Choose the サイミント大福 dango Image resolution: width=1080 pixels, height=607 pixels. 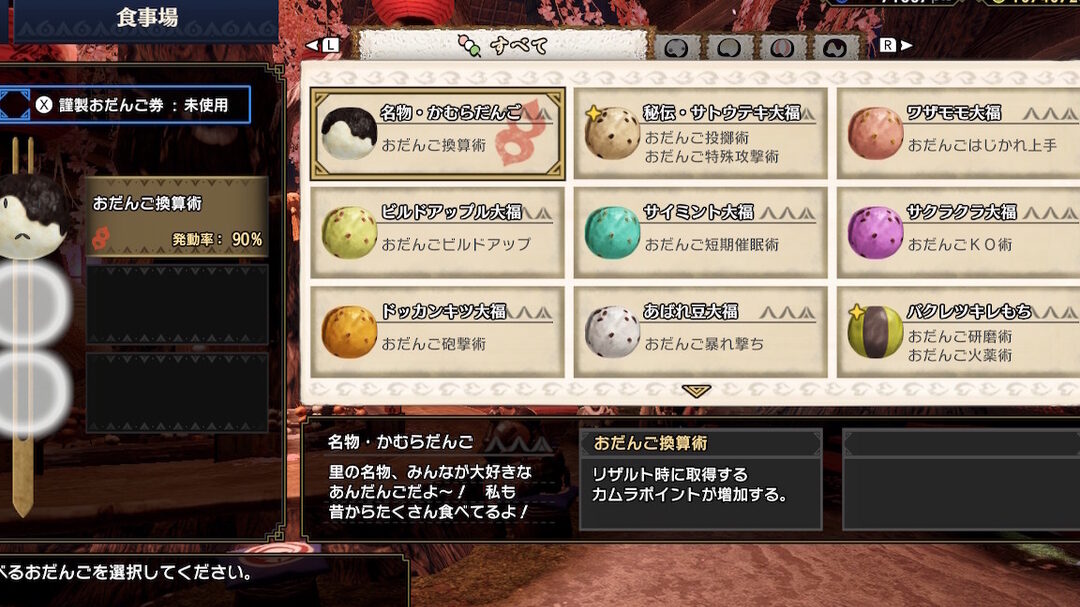pos(701,232)
